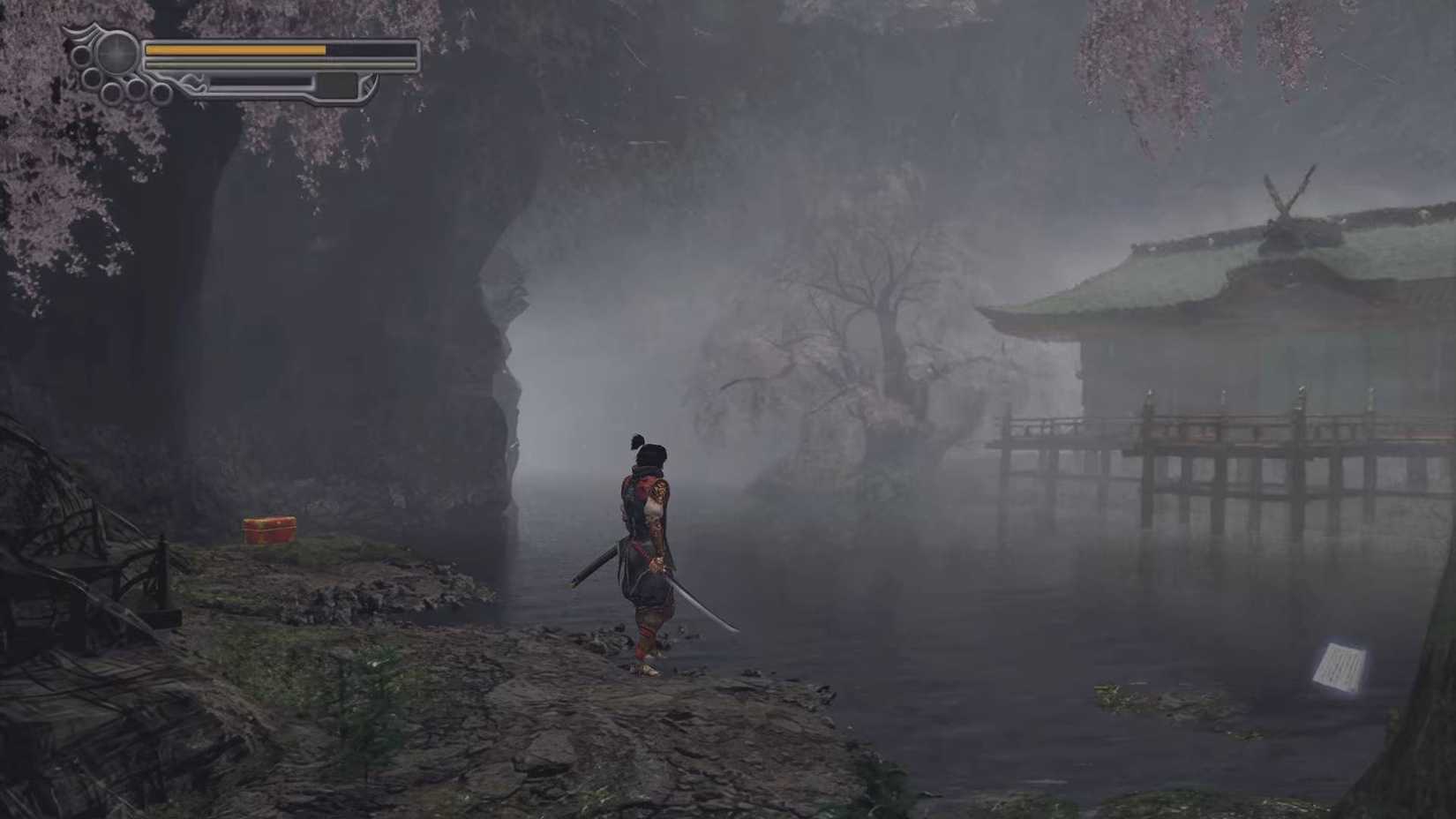The width and height of the screenshot is (1456, 819).
Task: Select the empty weapon slot in the HUD
Action: click(x=336, y=85)
